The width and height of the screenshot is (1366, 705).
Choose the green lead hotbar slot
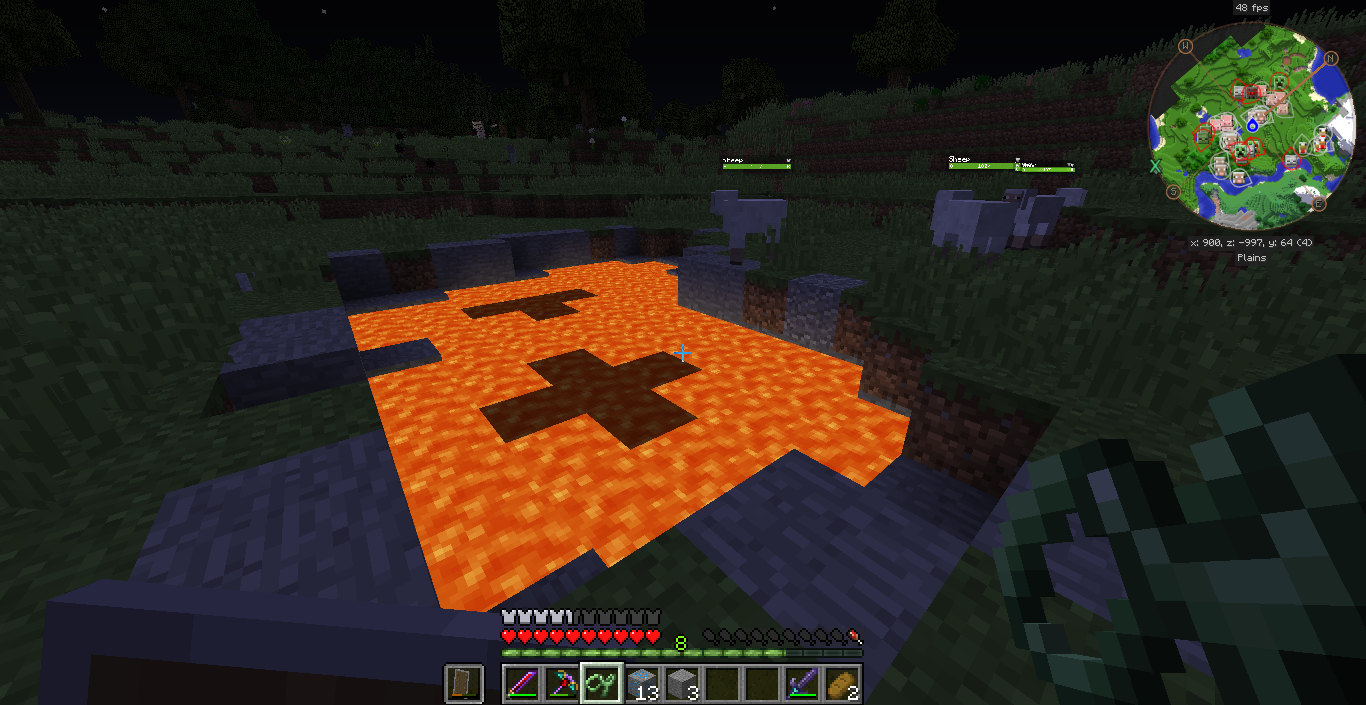click(602, 684)
